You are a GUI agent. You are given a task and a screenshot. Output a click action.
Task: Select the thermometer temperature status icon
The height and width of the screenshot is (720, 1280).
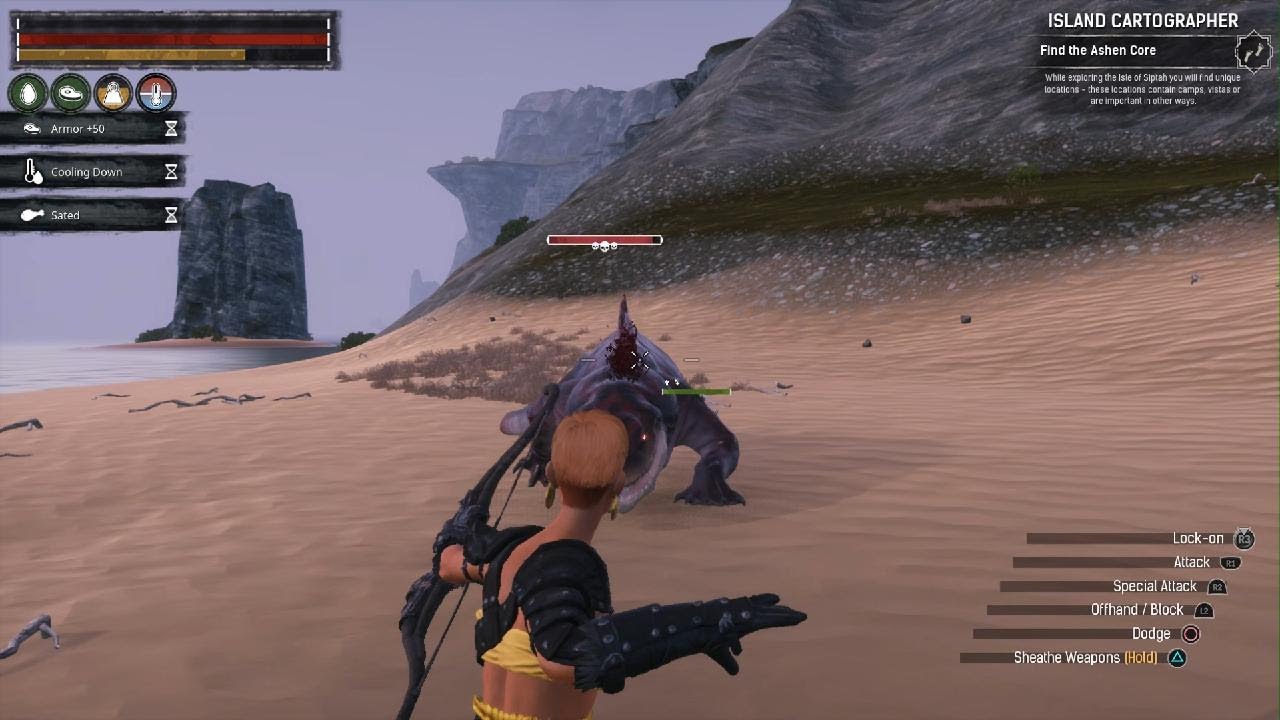pos(157,93)
